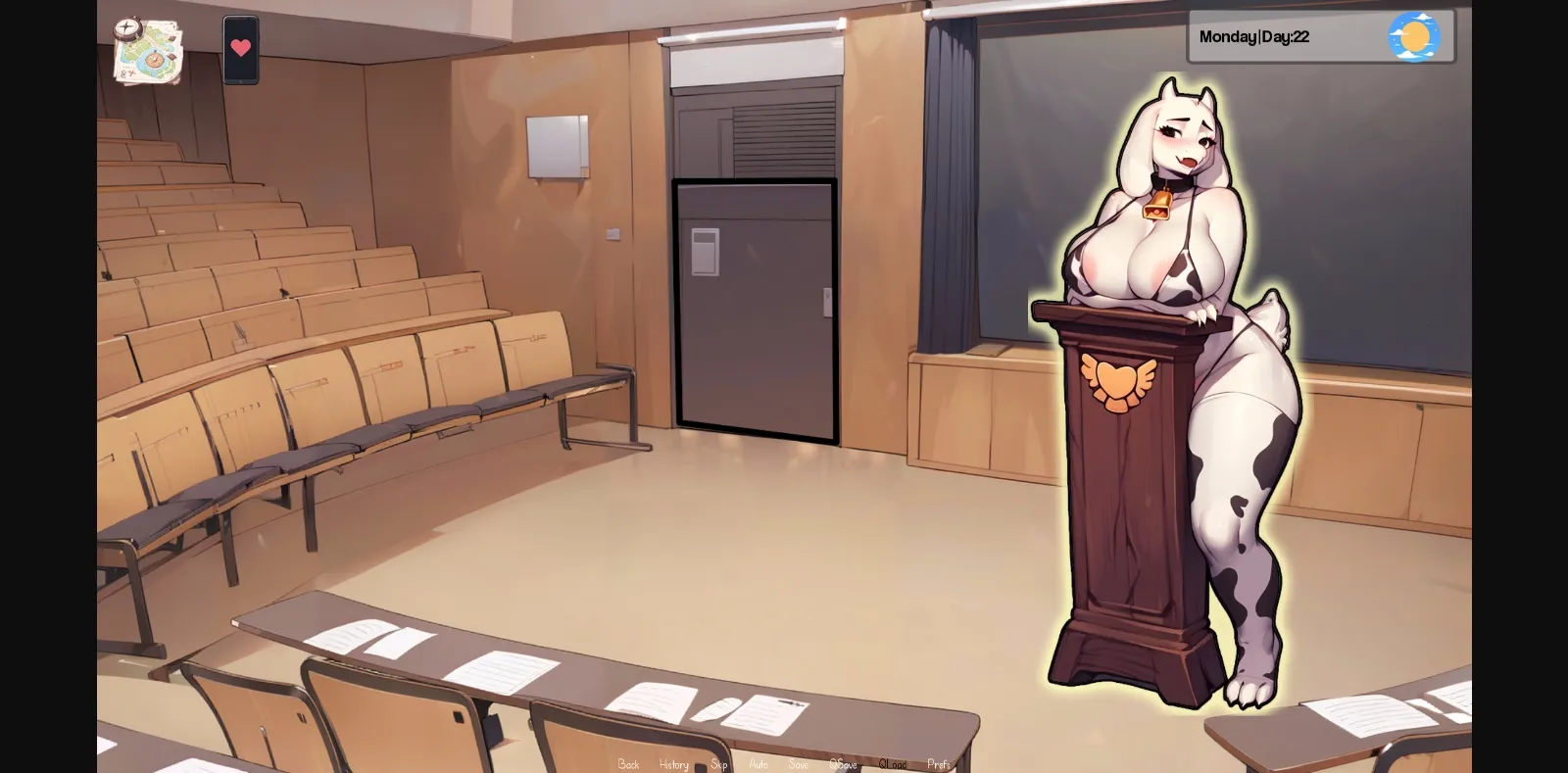Image resolution: width=1568 pixels, height=773 pixels.
Task: Open the Save screen
Action: point(797,764)
